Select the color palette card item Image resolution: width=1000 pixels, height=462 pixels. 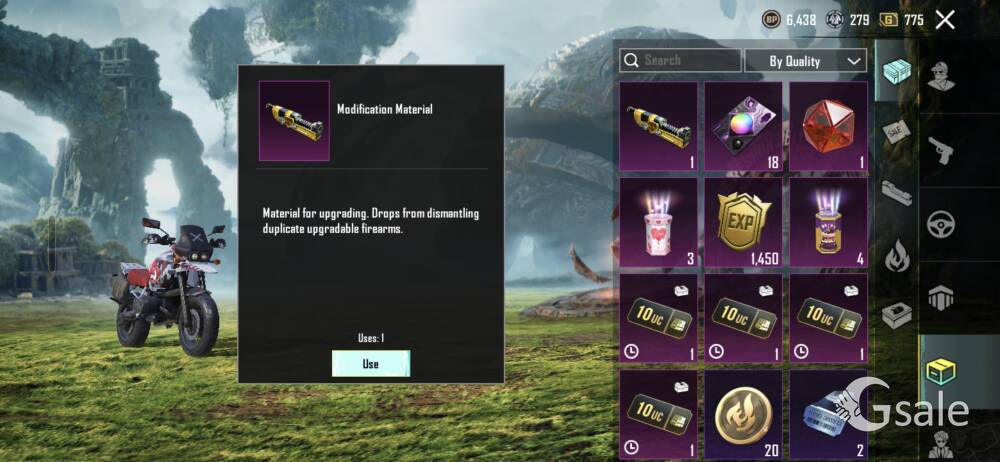[743, 126]
